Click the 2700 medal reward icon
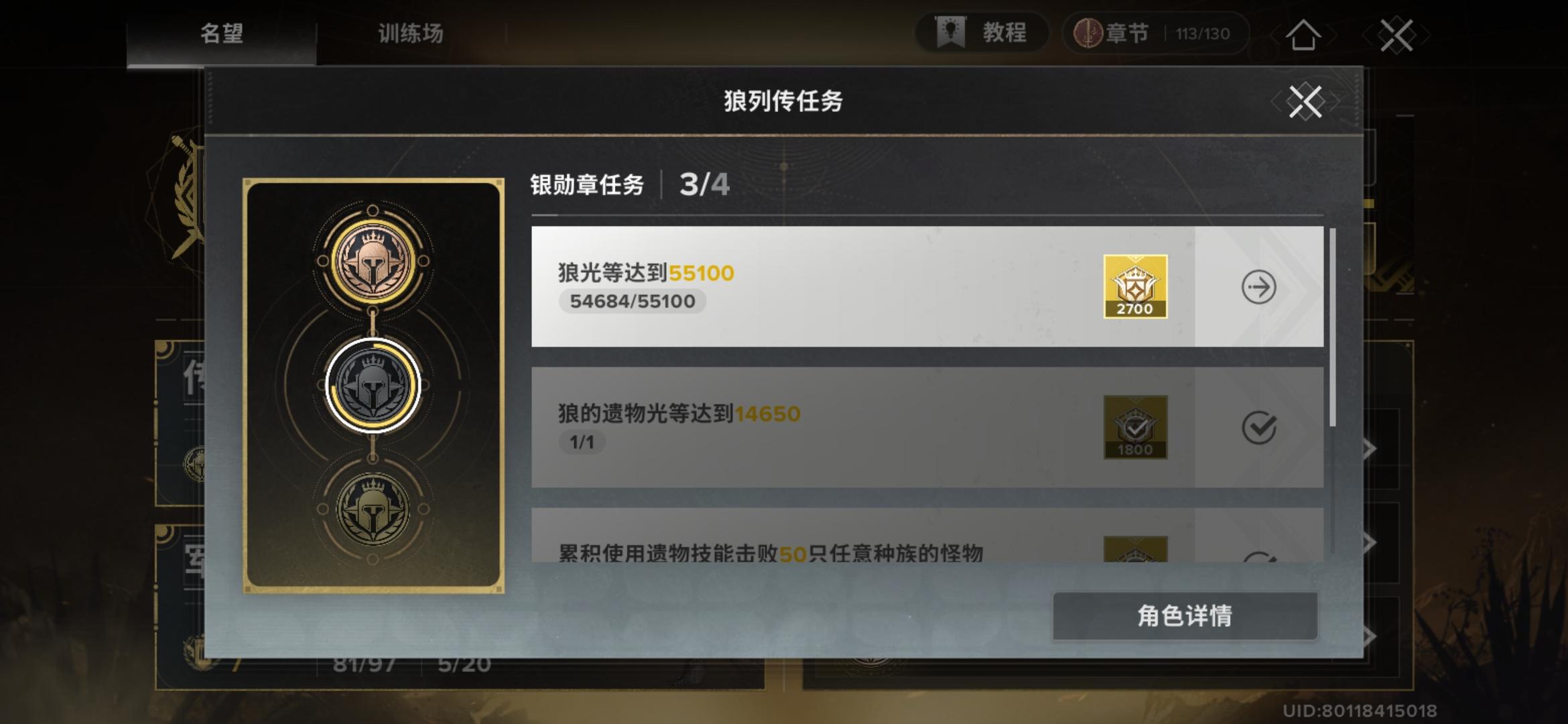 tap(1135, 288)
